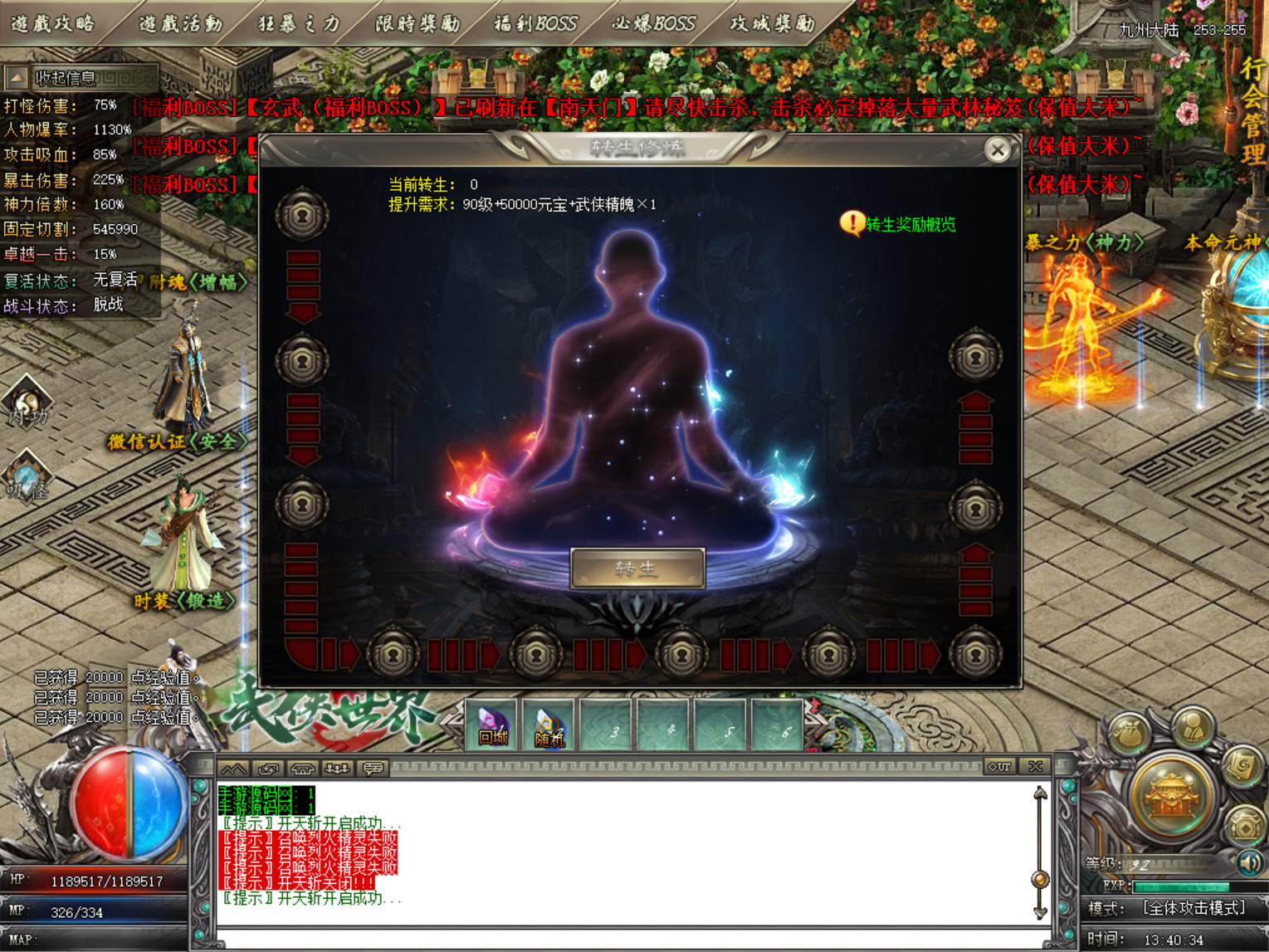Open the 必爆BOSS menu
This screenshot has width=1269, height=952.
pos(653,23)
